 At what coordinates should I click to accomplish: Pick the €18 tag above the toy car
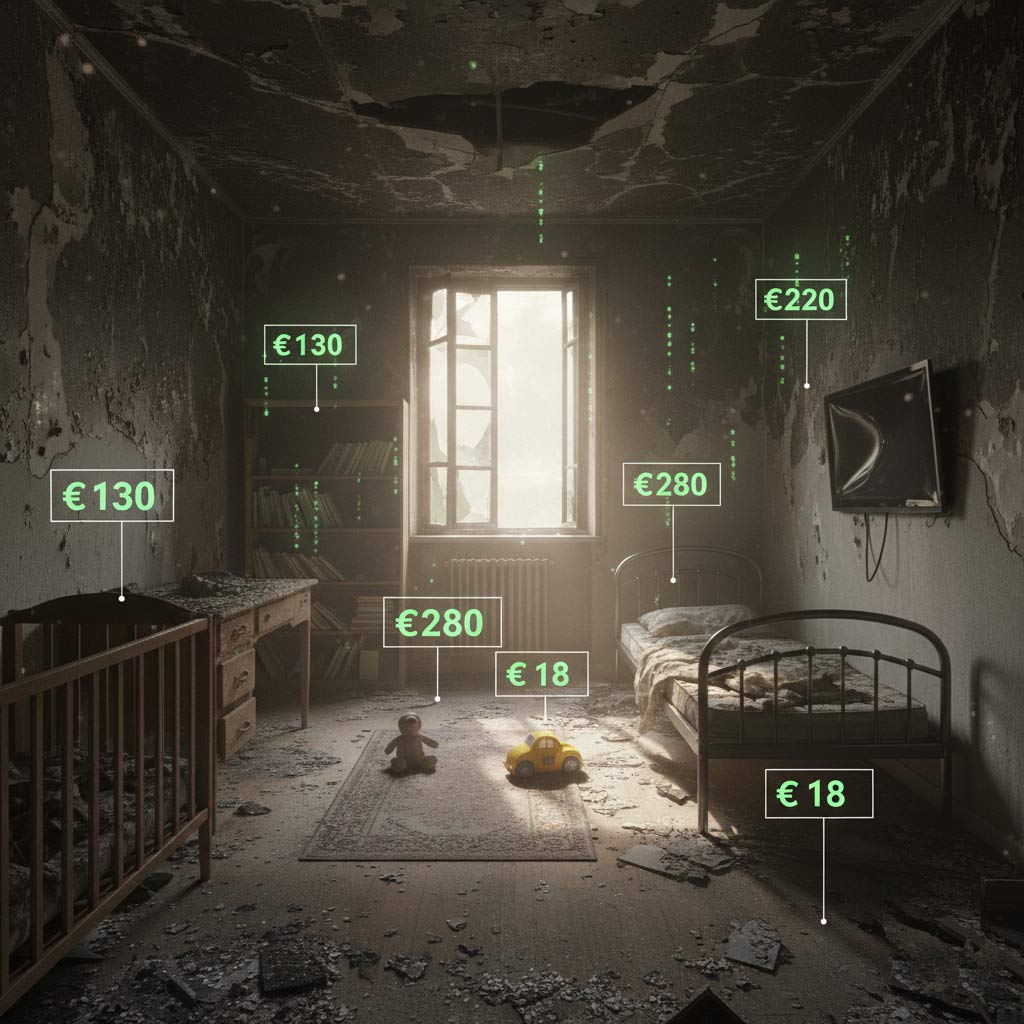(542, 674)
